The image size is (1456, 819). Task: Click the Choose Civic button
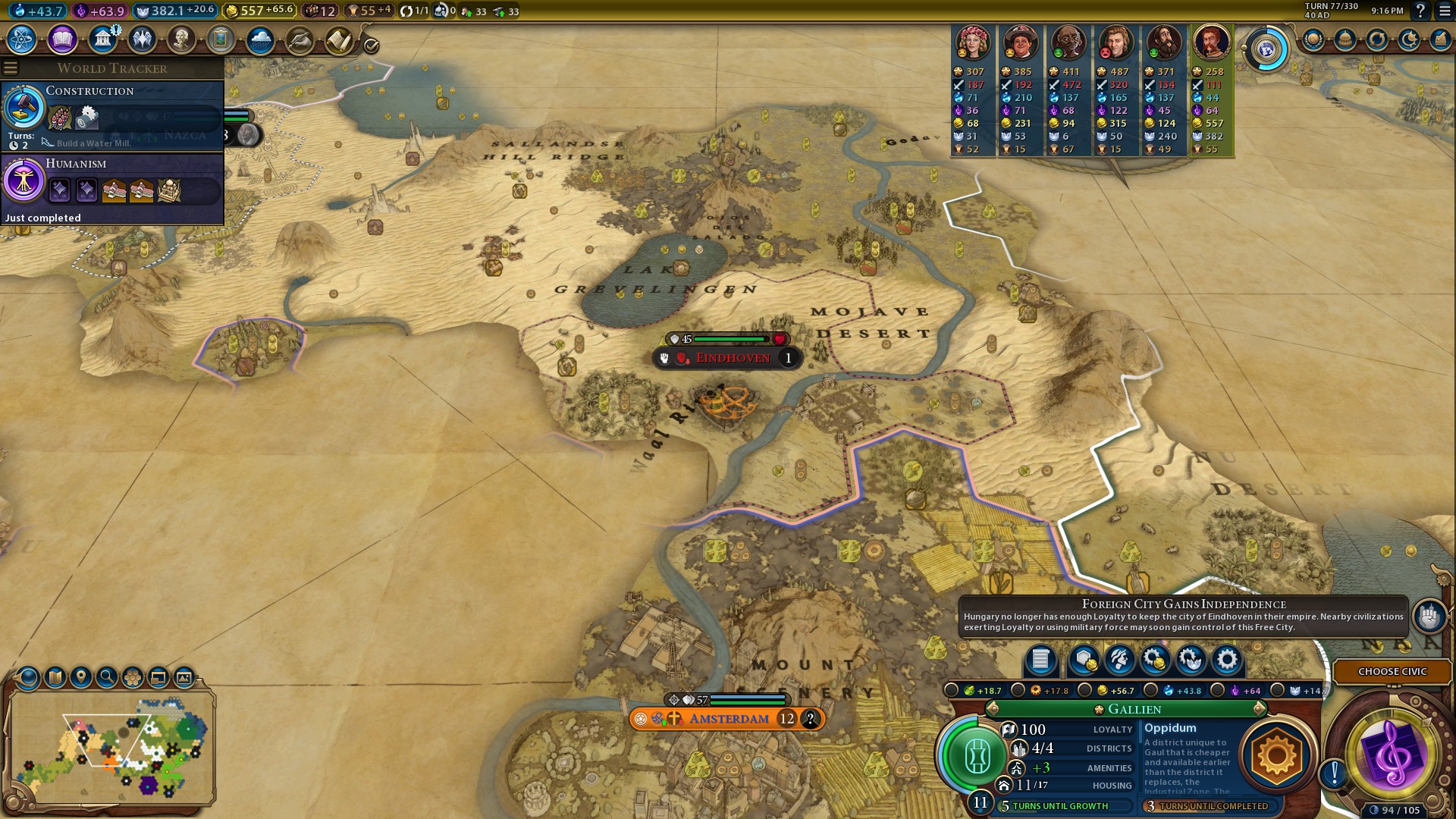point(1392,671)
